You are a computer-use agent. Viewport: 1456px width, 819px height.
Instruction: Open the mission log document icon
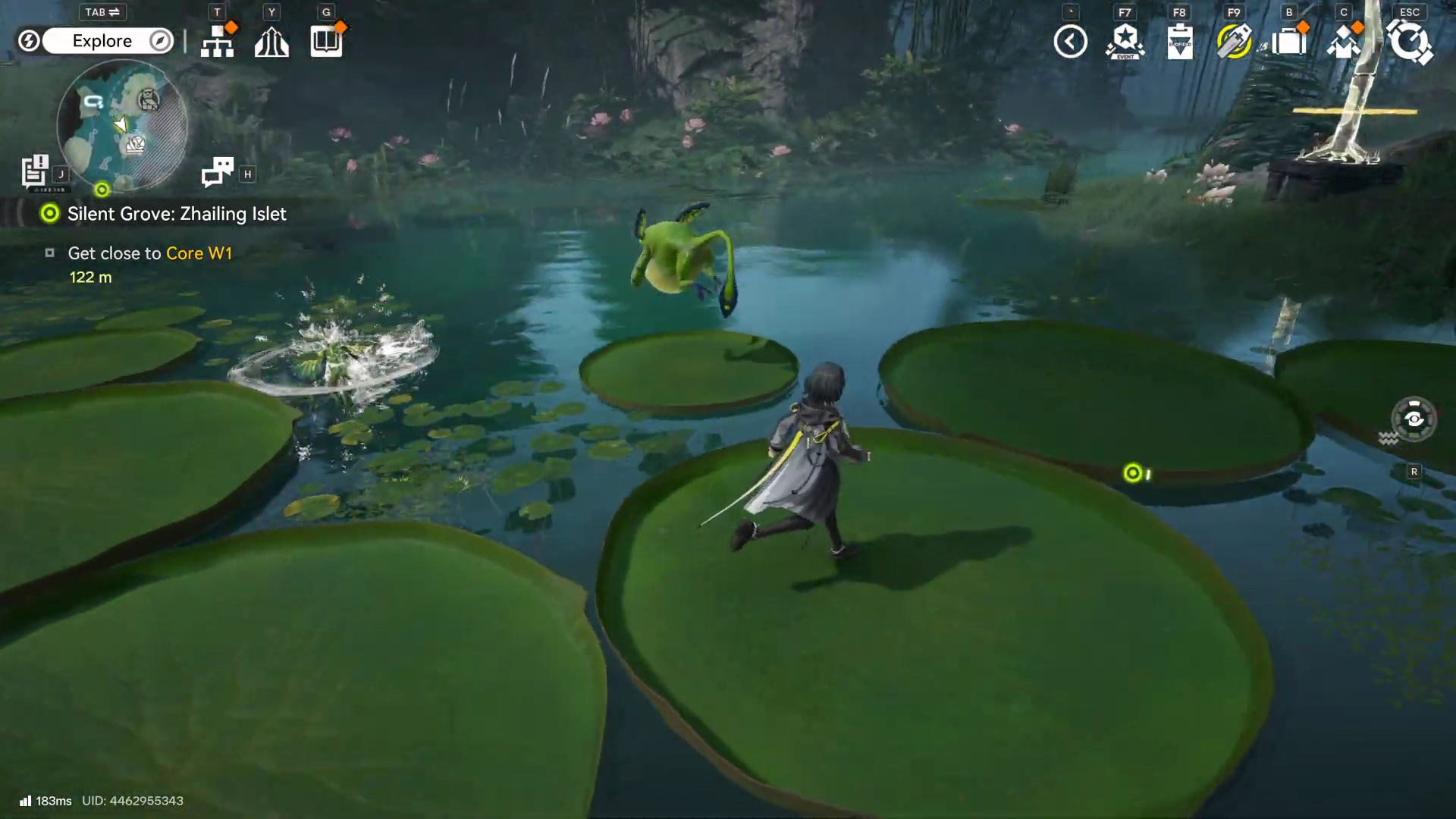tap(35, 171)
